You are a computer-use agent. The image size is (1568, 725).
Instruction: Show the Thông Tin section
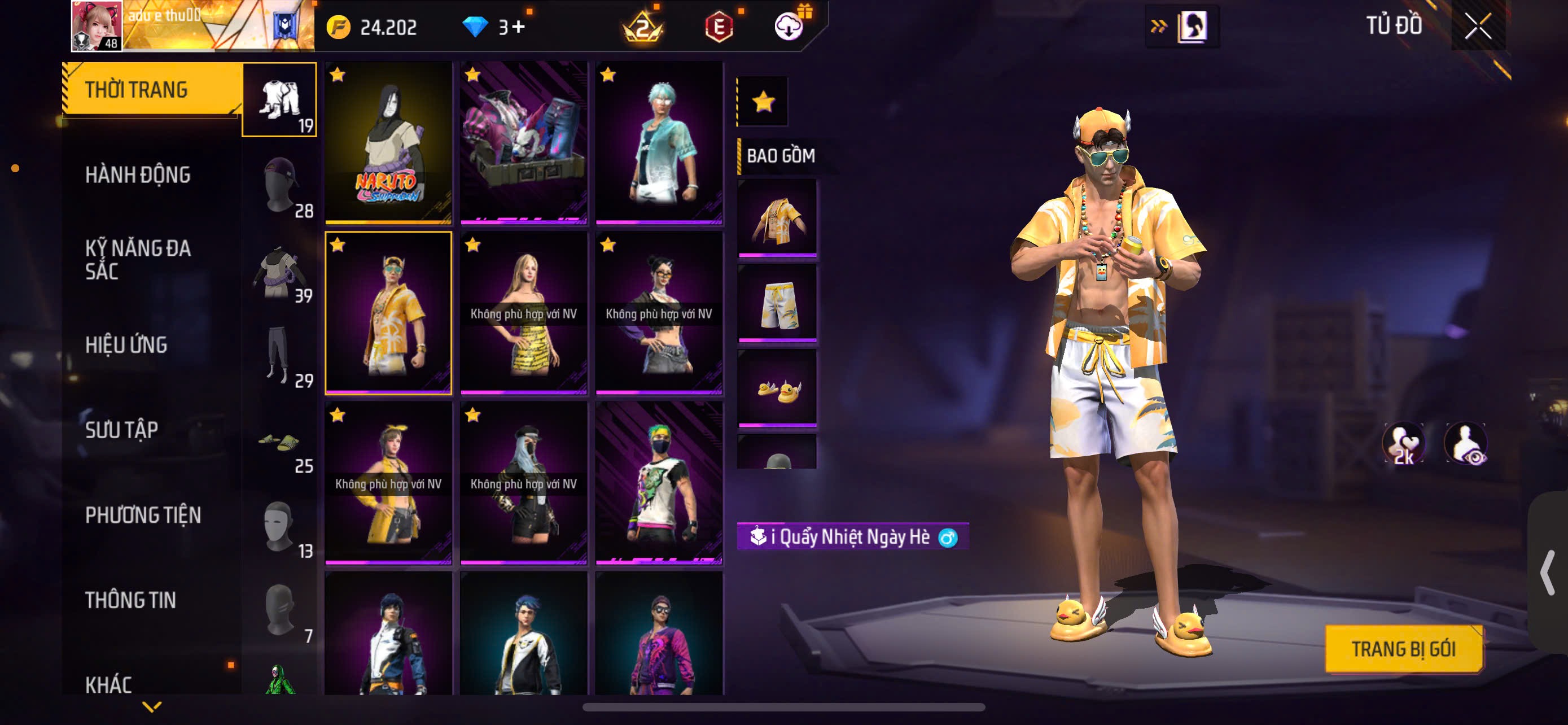click(x=130, y=600)
